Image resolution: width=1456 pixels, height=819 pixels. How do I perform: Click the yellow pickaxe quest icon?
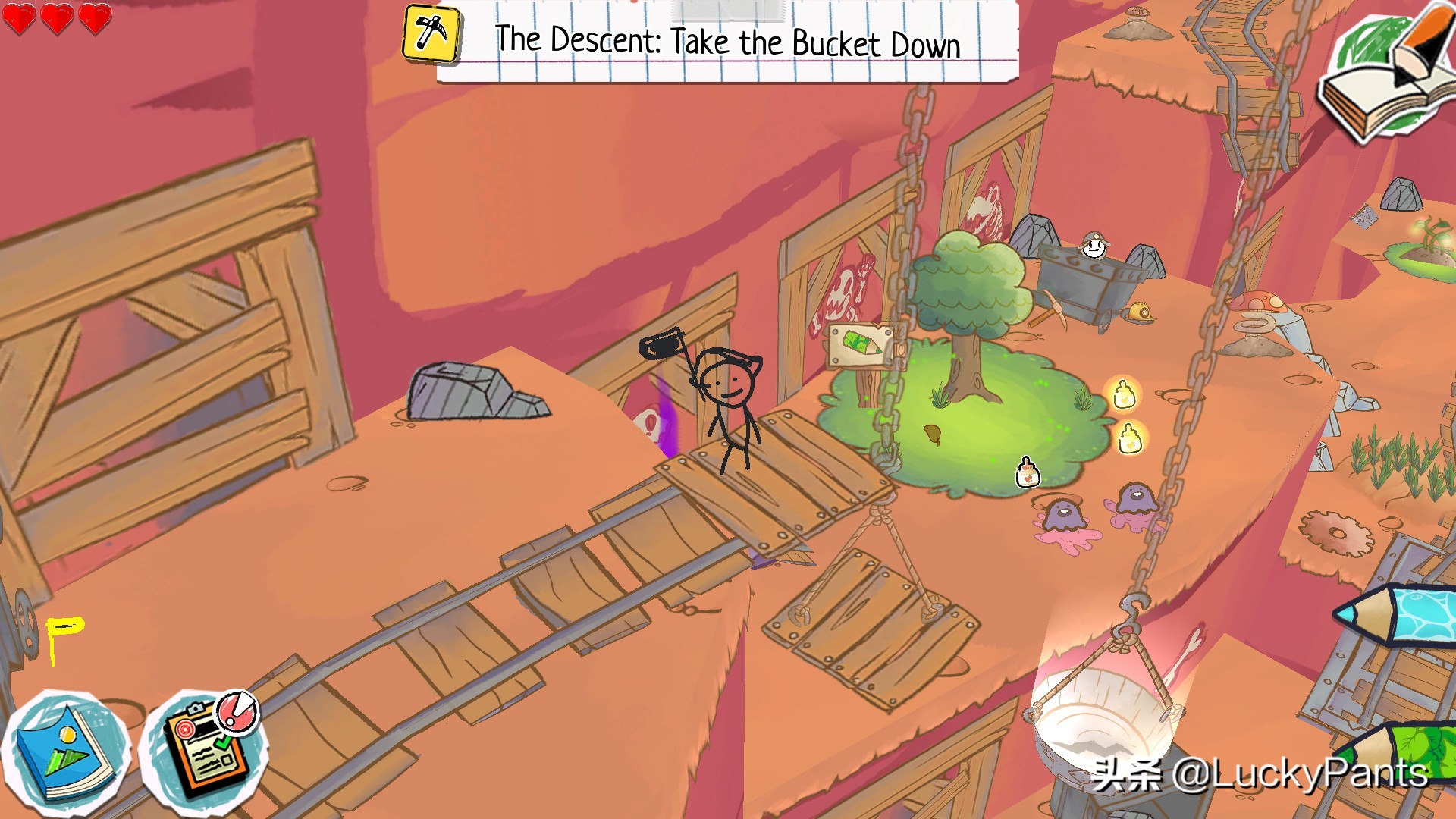(431, 33)
